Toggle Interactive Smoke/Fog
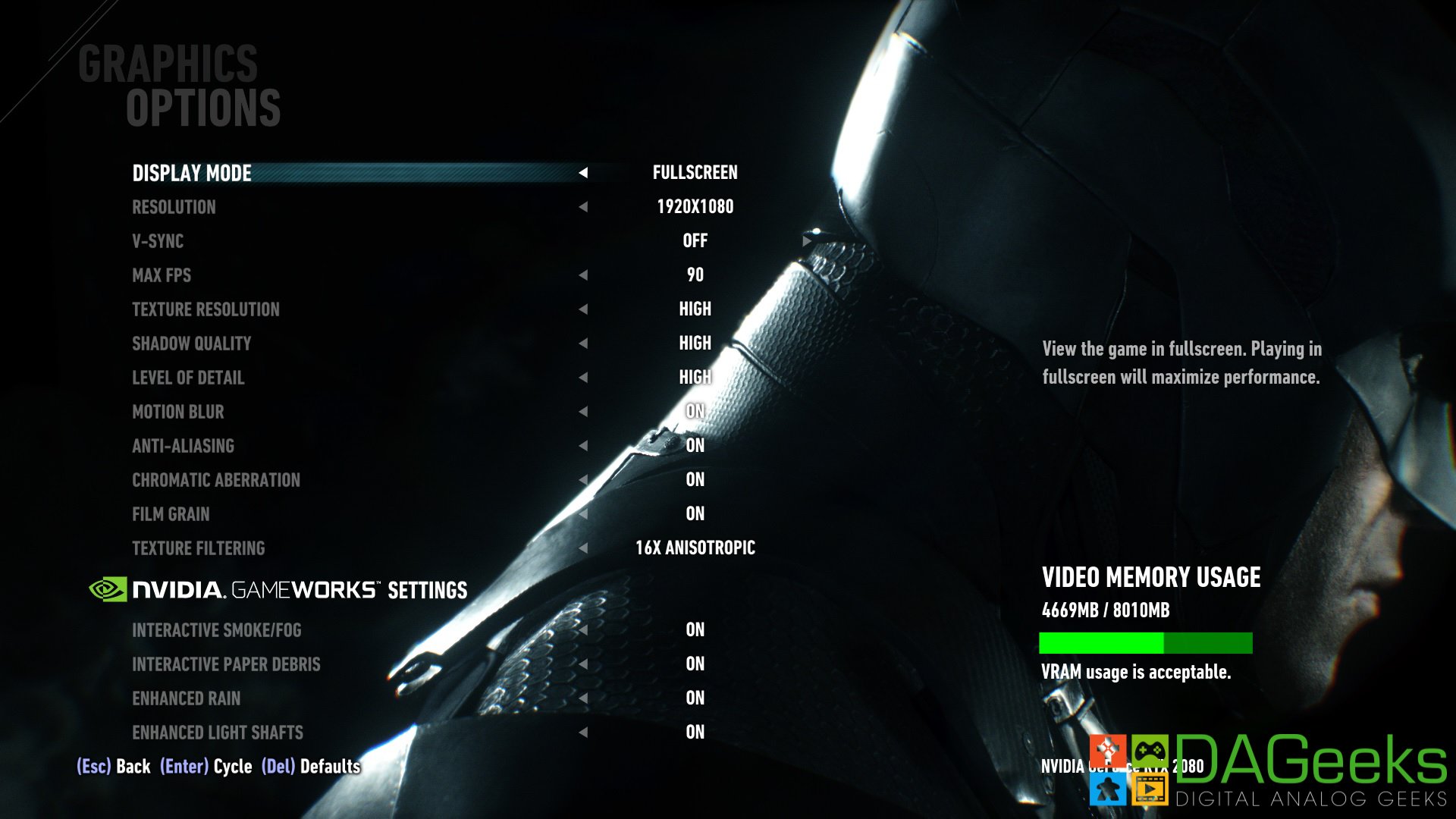This screenshot has width=1456, height=819. [217, 630]
